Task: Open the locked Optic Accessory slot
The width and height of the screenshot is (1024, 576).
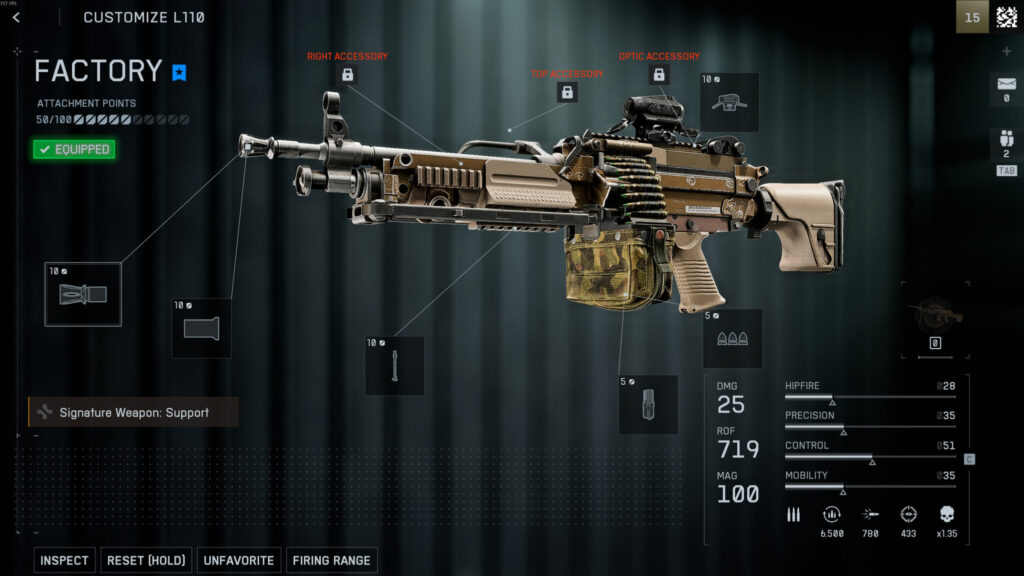Action: coord(659,75)
